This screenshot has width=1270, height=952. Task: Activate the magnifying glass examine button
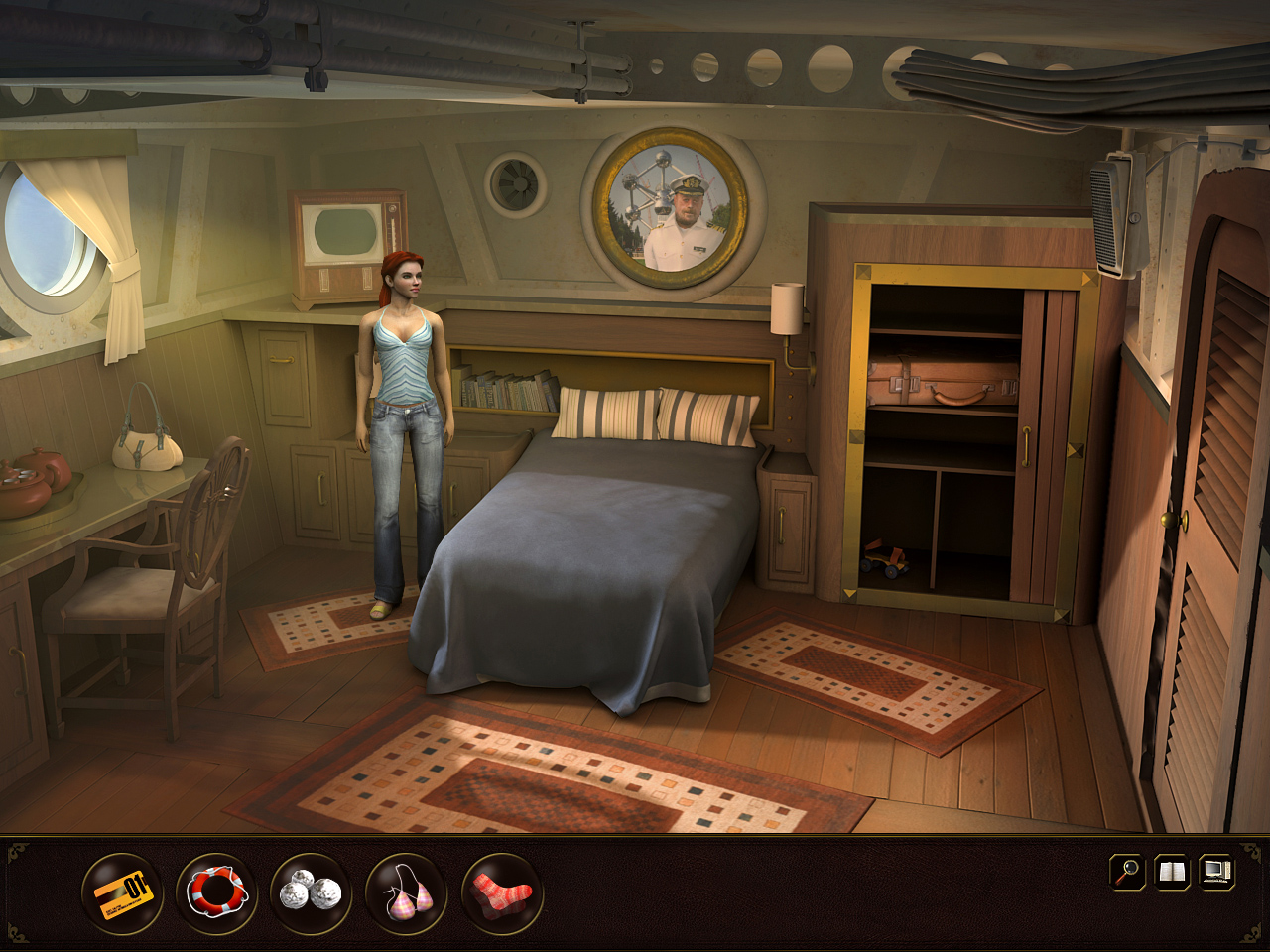(1127, 872)
